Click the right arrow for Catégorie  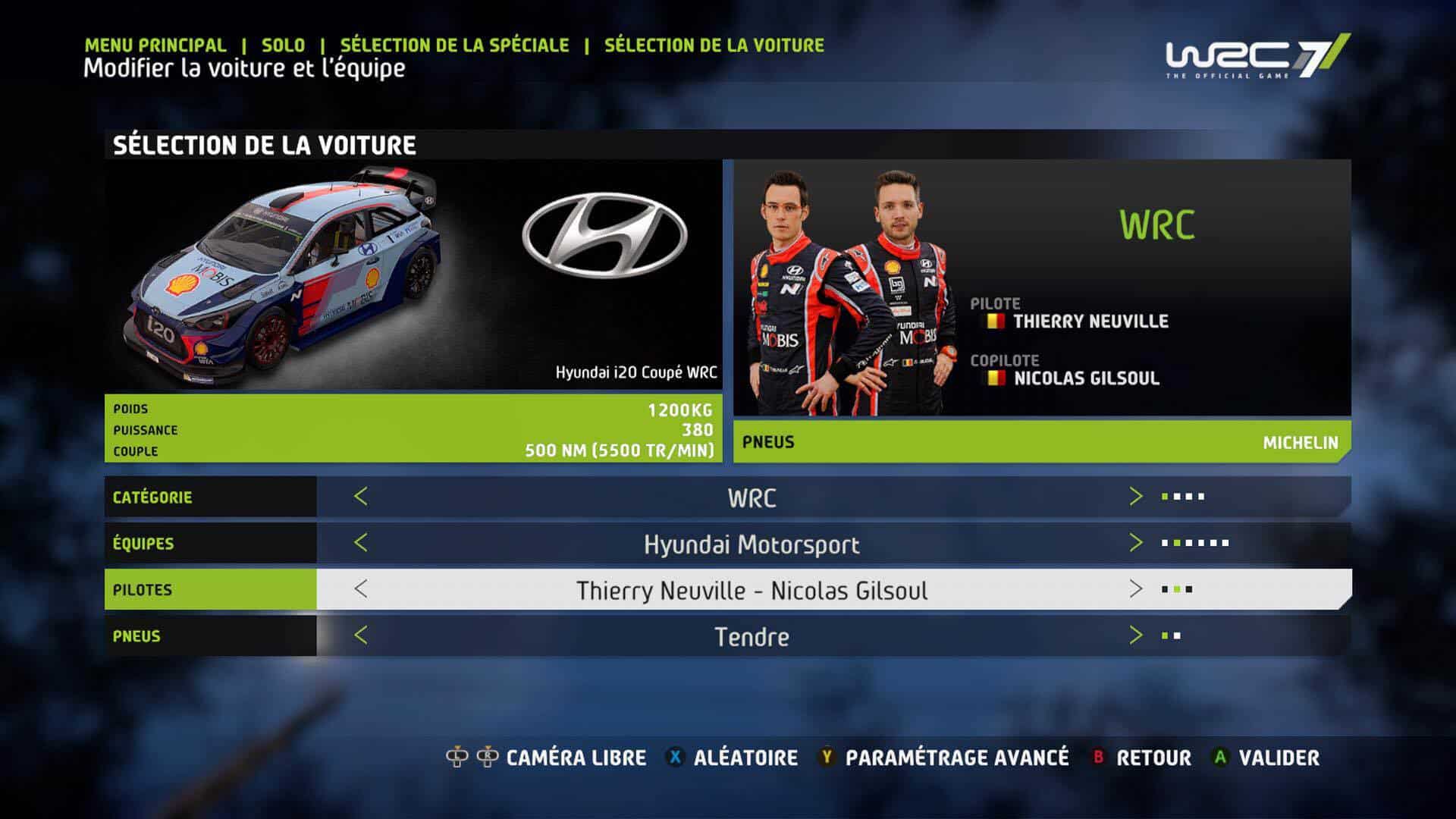[1135, 497]
